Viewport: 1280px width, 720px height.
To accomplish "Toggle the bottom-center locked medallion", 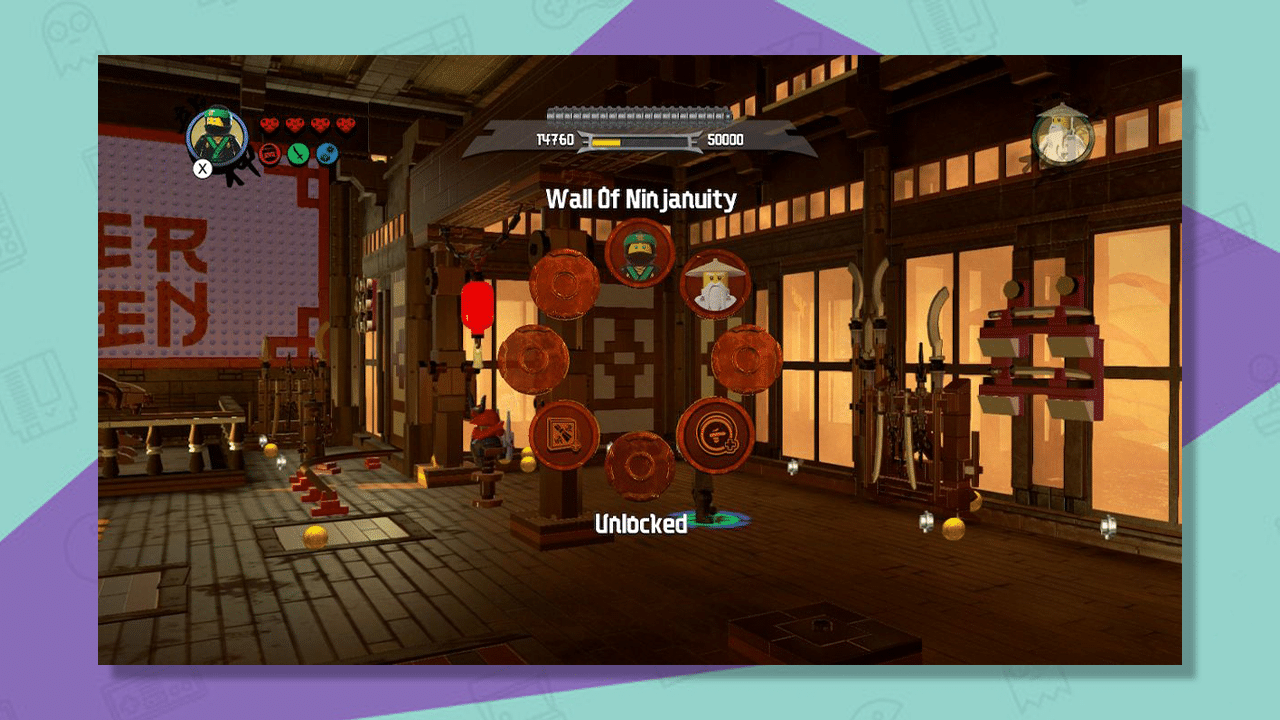I will pos(639,464).
